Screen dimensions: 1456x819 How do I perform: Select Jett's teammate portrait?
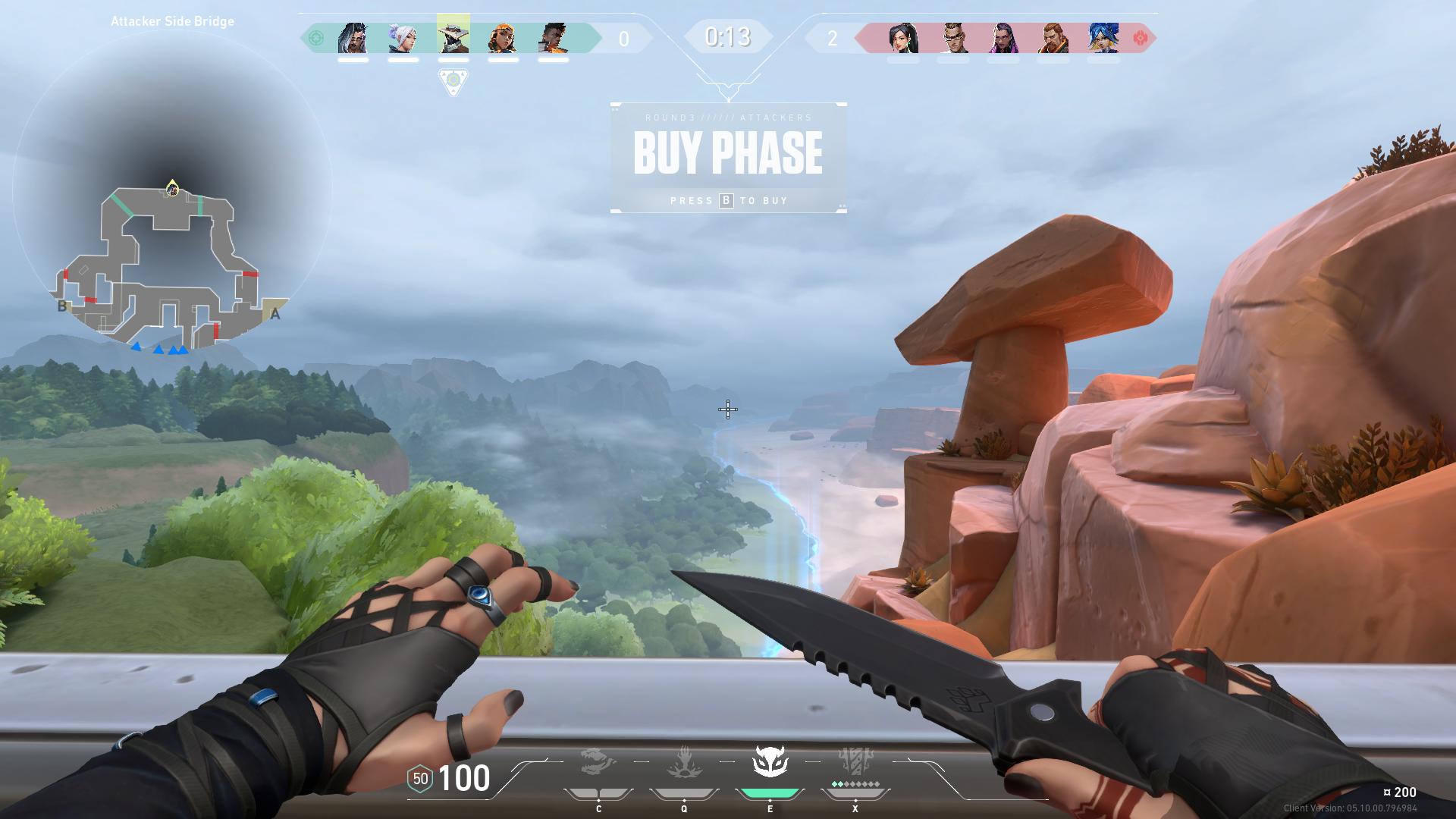[x=403, y=38]
